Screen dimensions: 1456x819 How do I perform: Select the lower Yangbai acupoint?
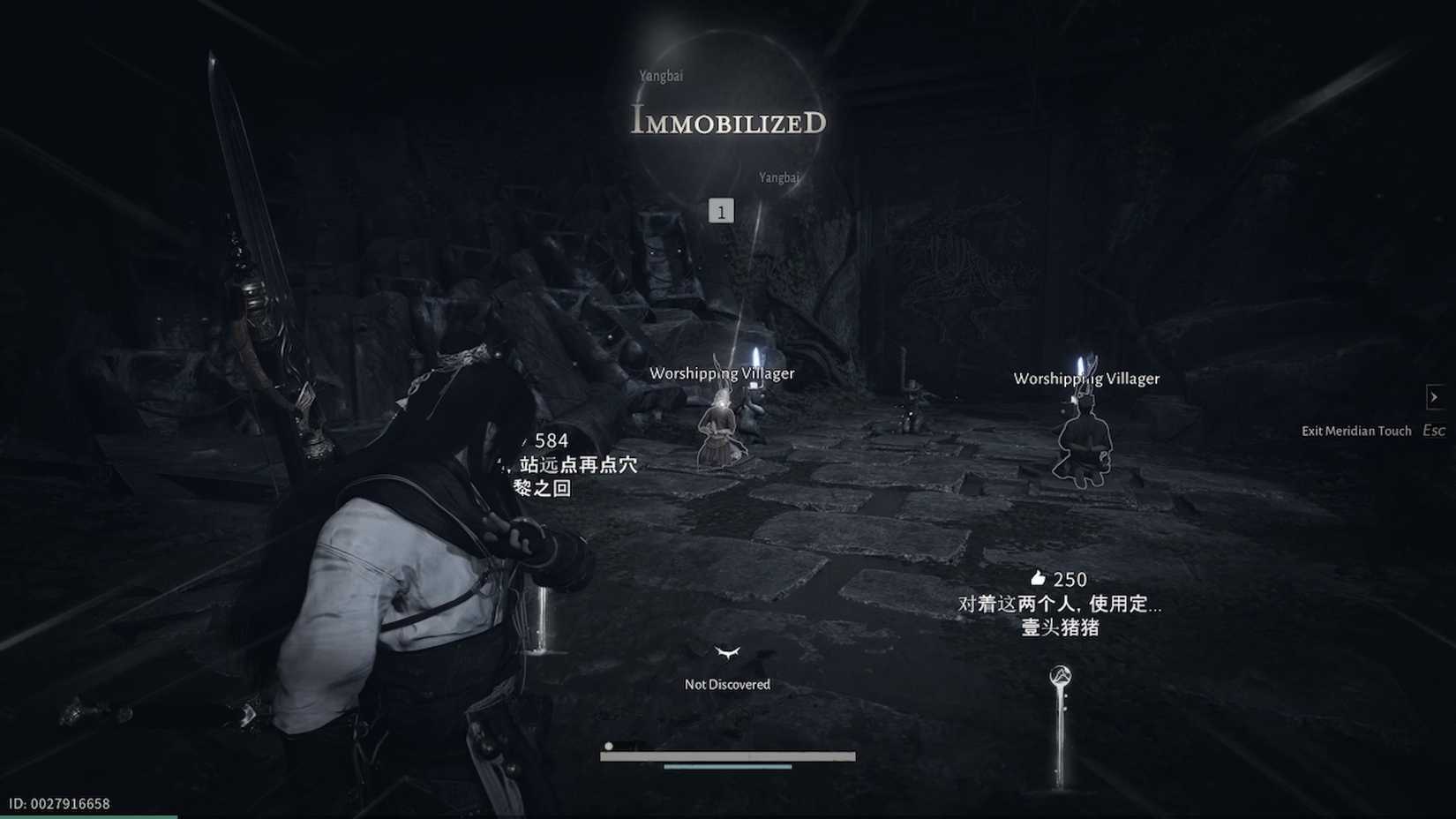(x=778, y=177)
